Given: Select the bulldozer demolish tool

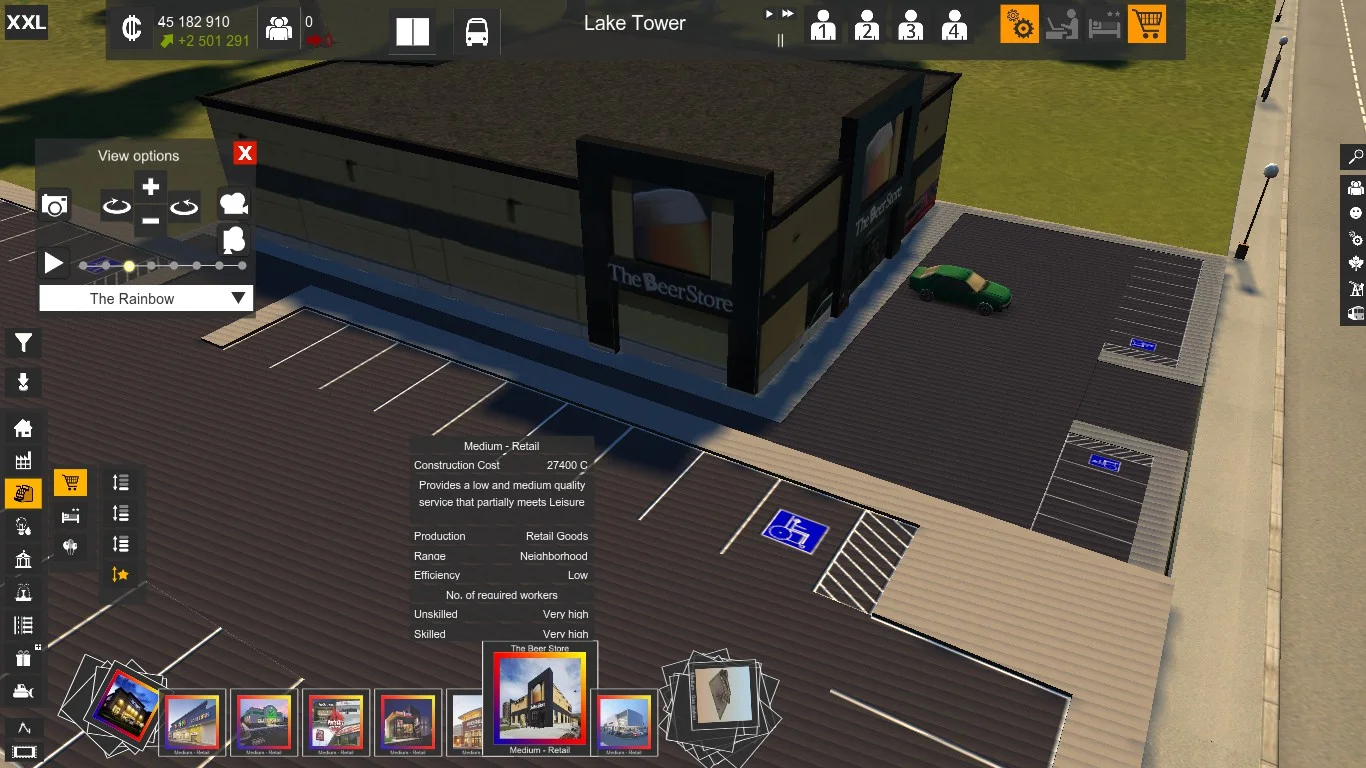Looking at the screenshot, I should pyautogui.click(x=23, y=691).
